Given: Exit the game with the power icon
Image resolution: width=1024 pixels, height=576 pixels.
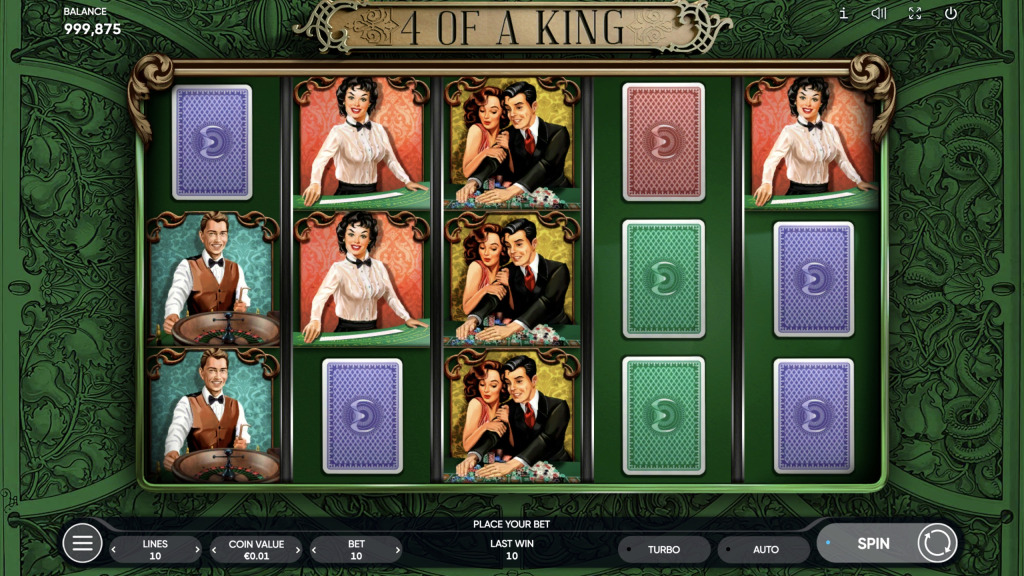Looking at the screenshot, I should click(x=951, y=14).
